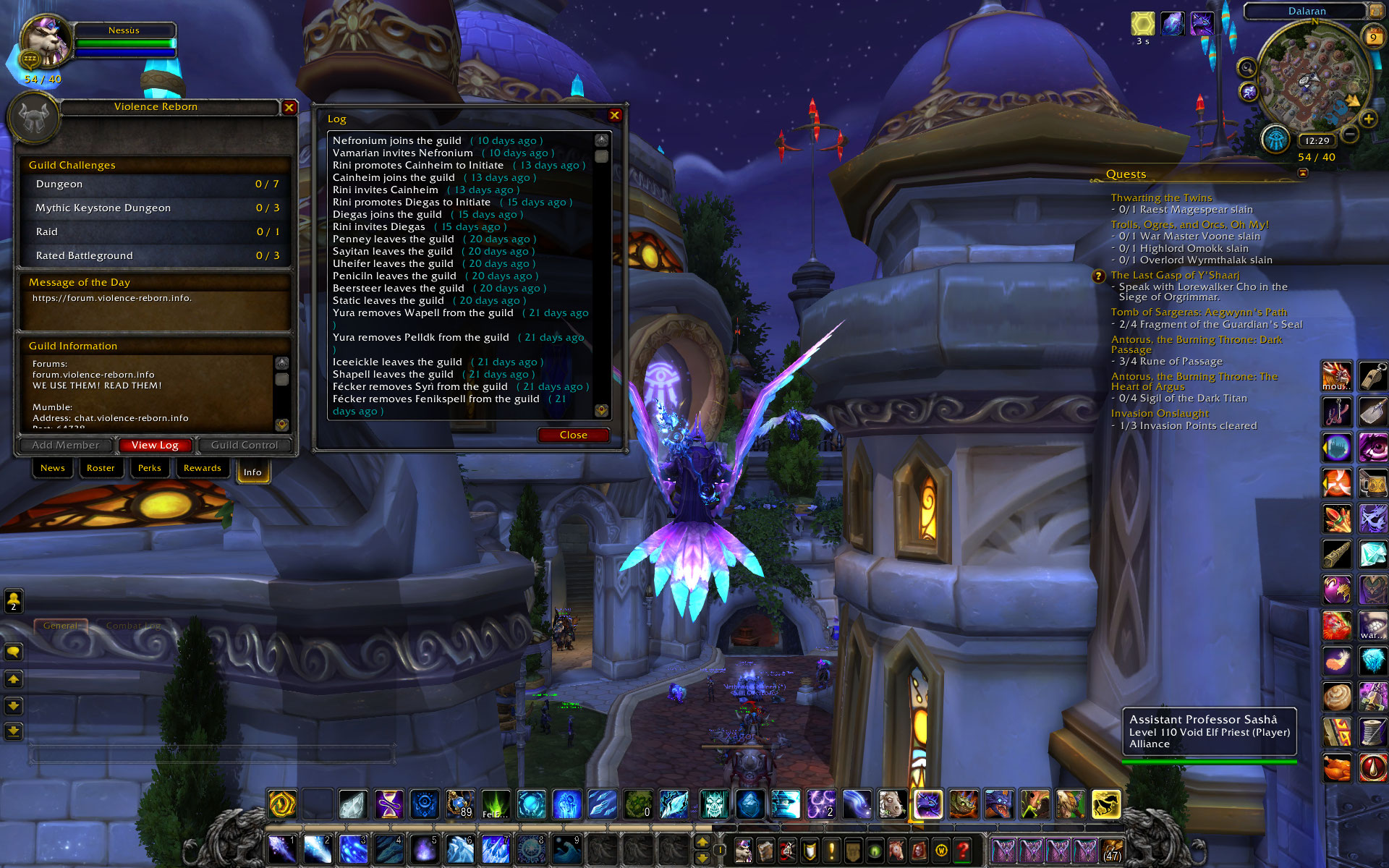1389x868 pixels.
Task: Select the Thwarting the Twins quest
Action: (1161, 197)
